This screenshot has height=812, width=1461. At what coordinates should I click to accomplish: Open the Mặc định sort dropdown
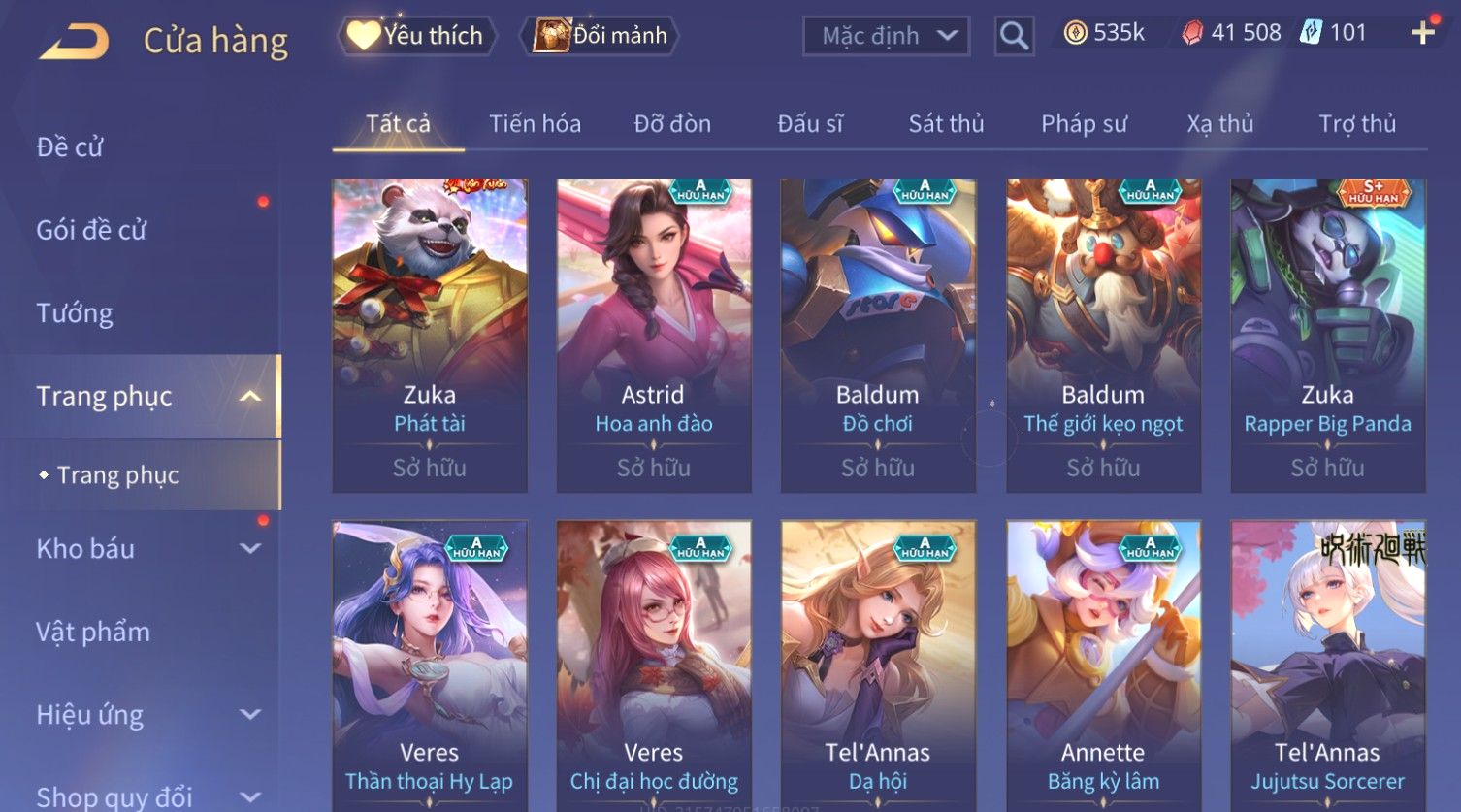point(886,36)
